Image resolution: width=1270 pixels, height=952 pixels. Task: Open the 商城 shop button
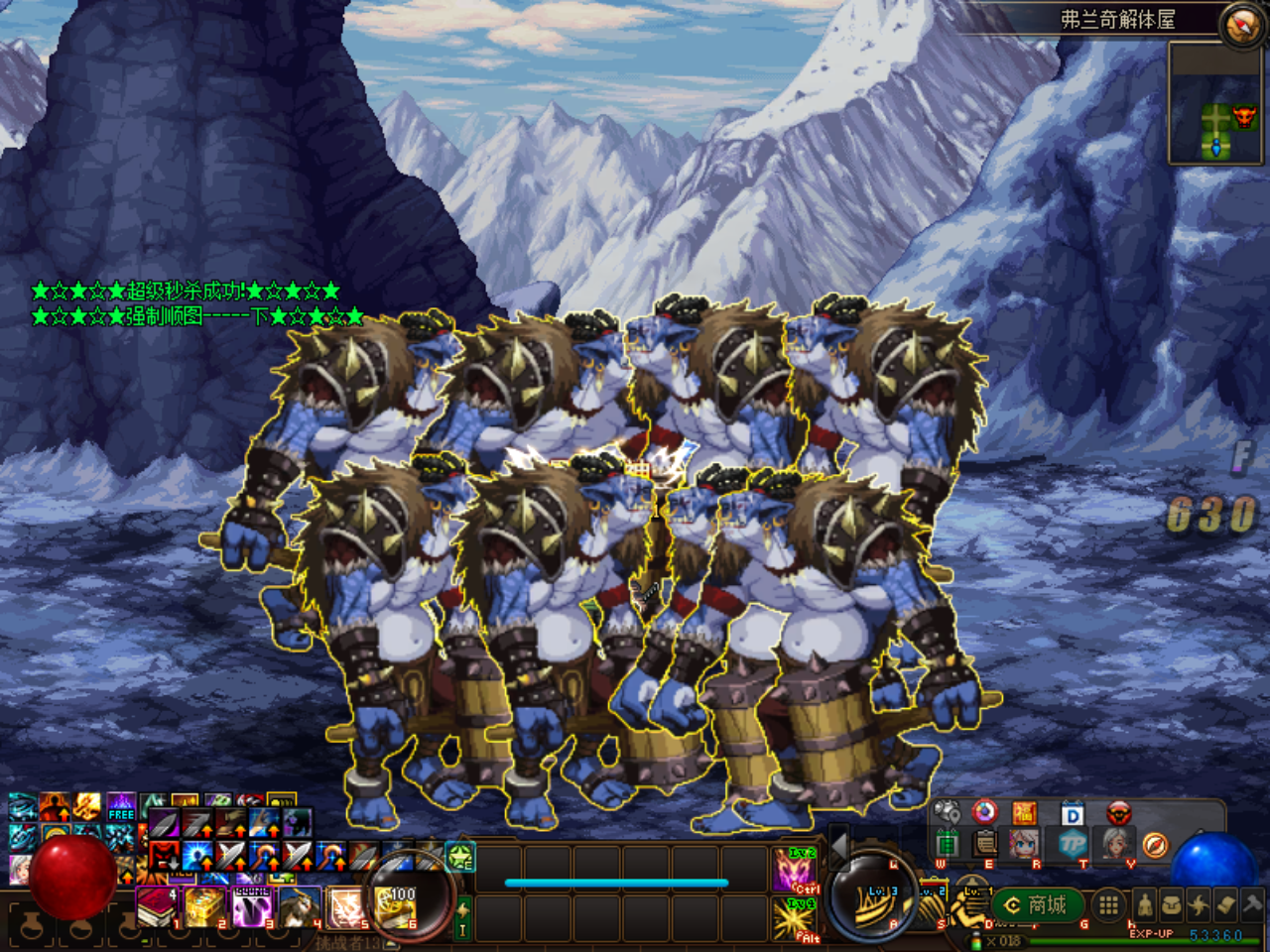click(x=1036, y=904)
